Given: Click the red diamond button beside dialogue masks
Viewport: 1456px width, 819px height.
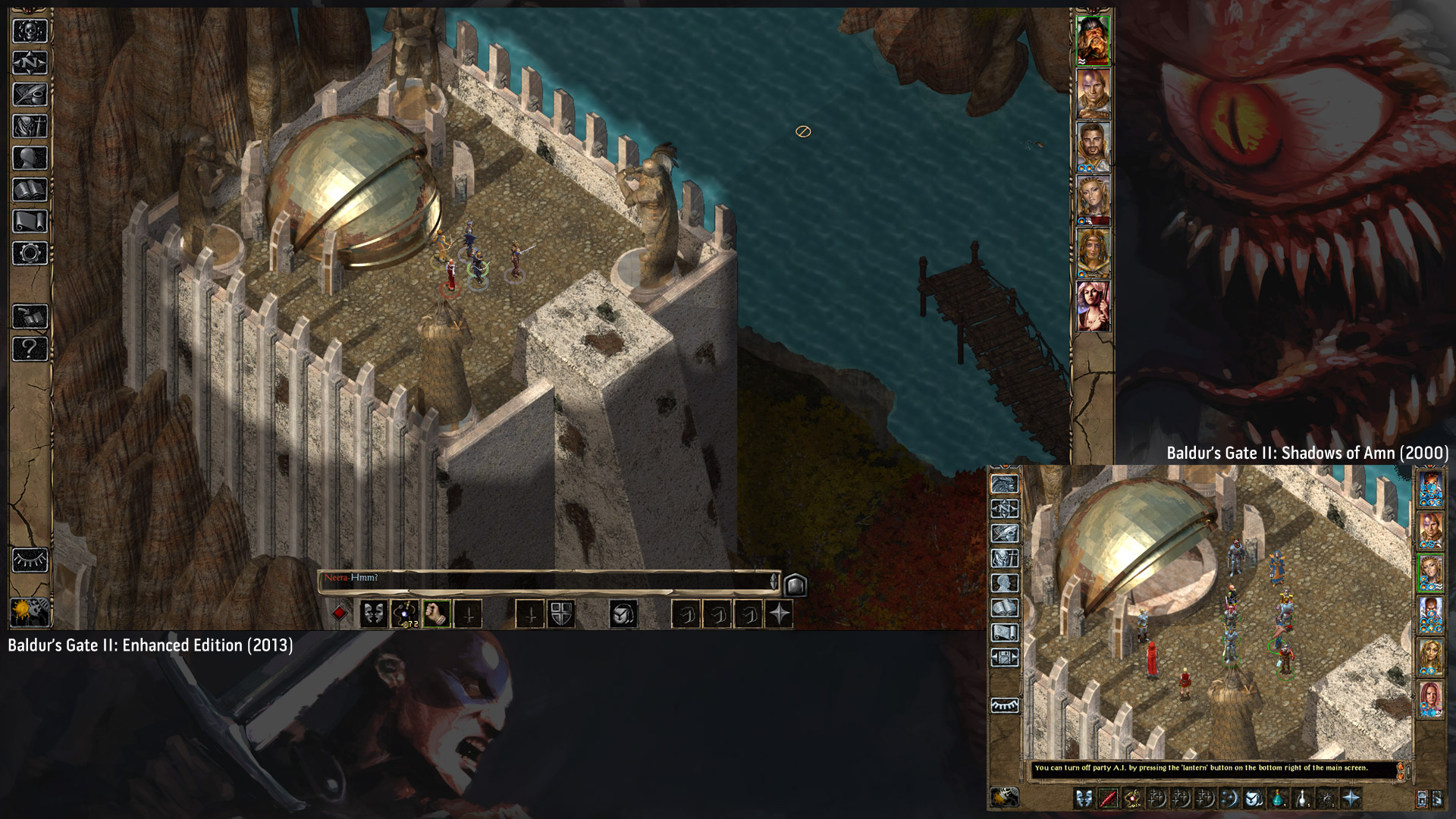Looking at the screenshot, I should click(340, 613).
